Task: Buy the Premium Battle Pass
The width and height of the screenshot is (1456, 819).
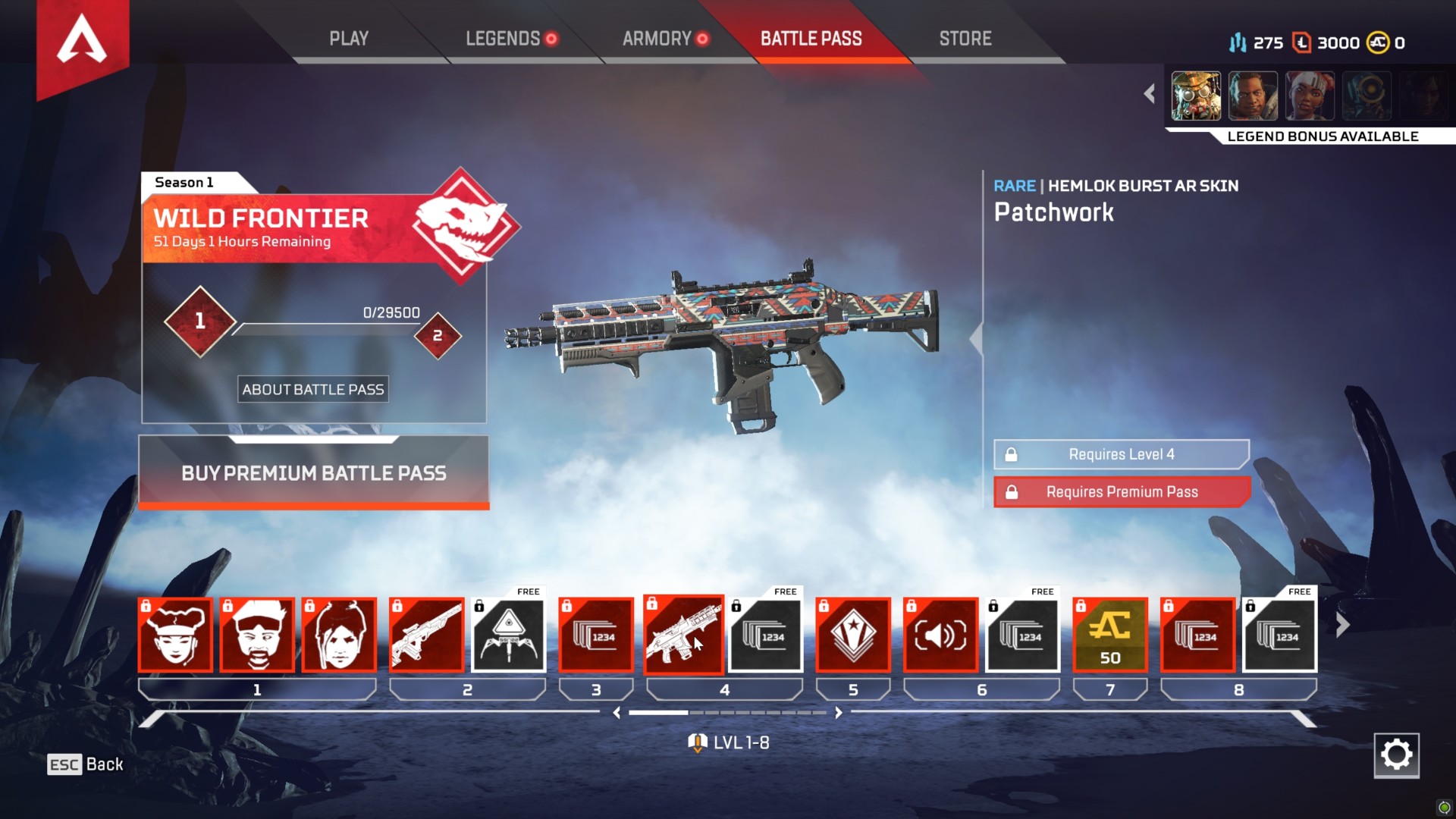Action: tap(314, 472)
